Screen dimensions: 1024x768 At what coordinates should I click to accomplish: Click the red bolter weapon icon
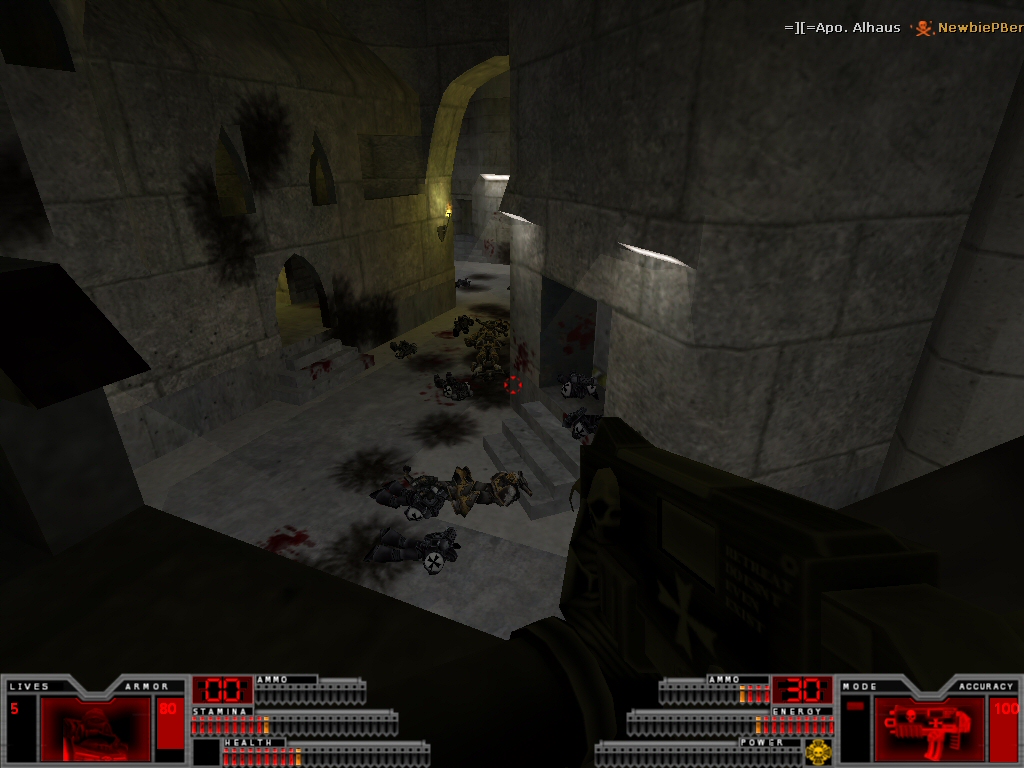tap(929, 728)
